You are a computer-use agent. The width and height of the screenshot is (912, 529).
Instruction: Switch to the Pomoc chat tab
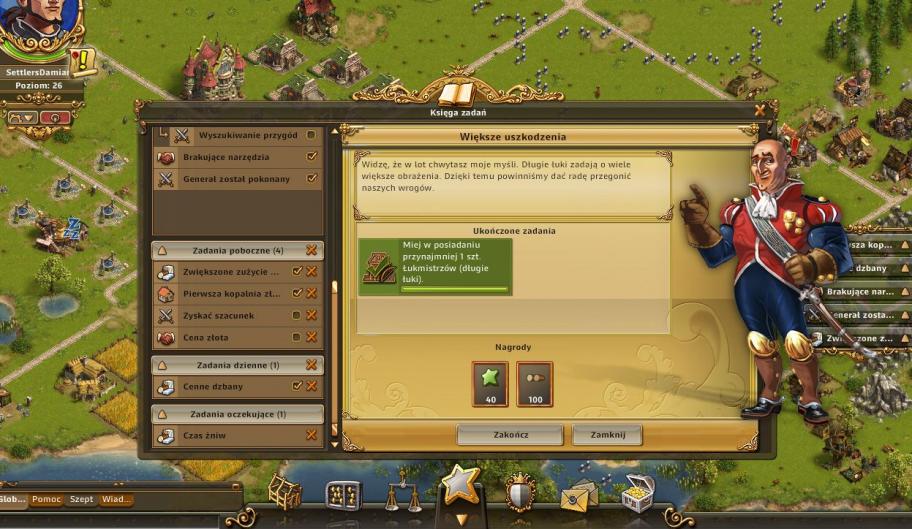(47, 499)
